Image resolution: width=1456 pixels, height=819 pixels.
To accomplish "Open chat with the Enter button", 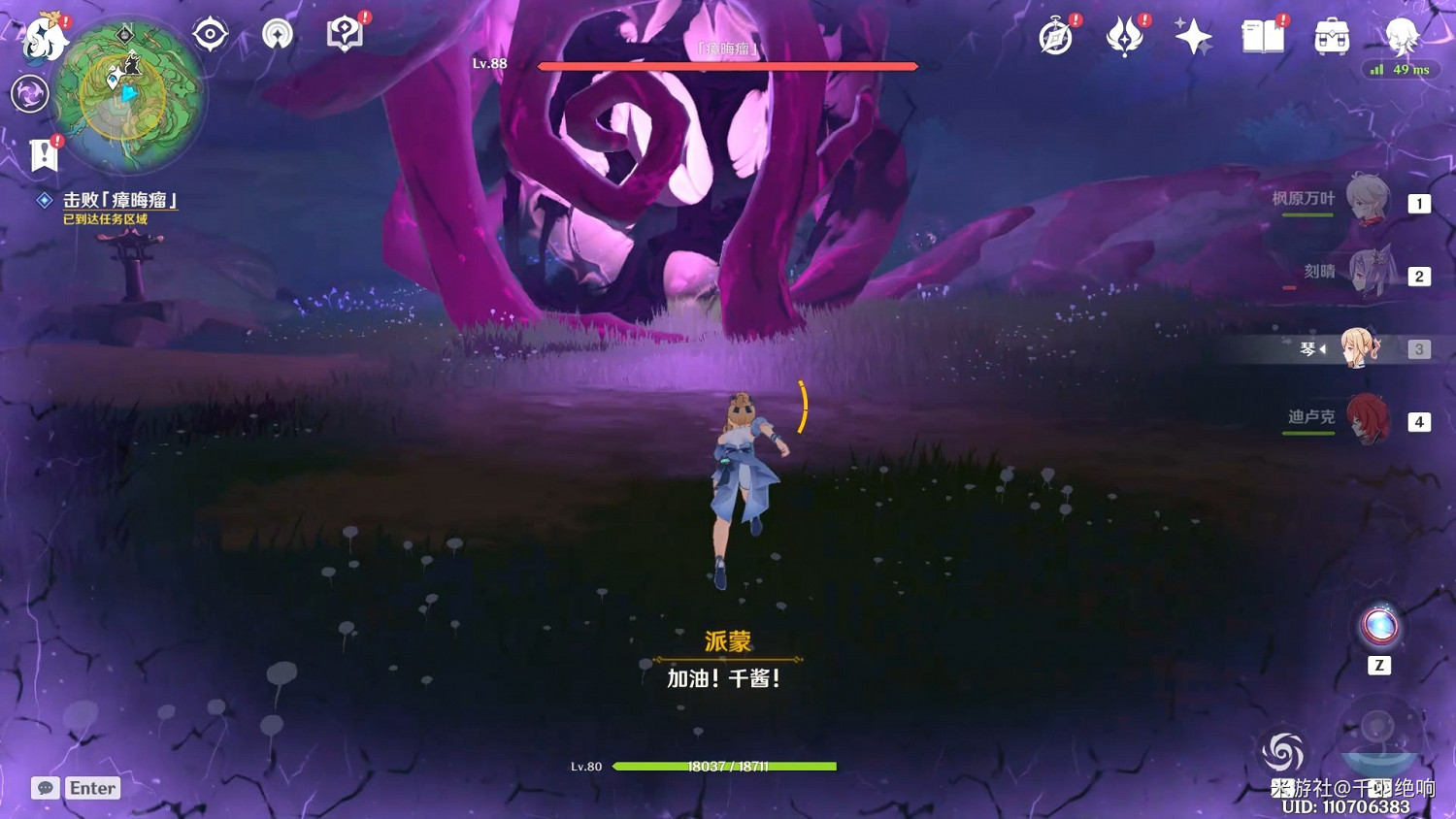I will click(x=92, y=788).
